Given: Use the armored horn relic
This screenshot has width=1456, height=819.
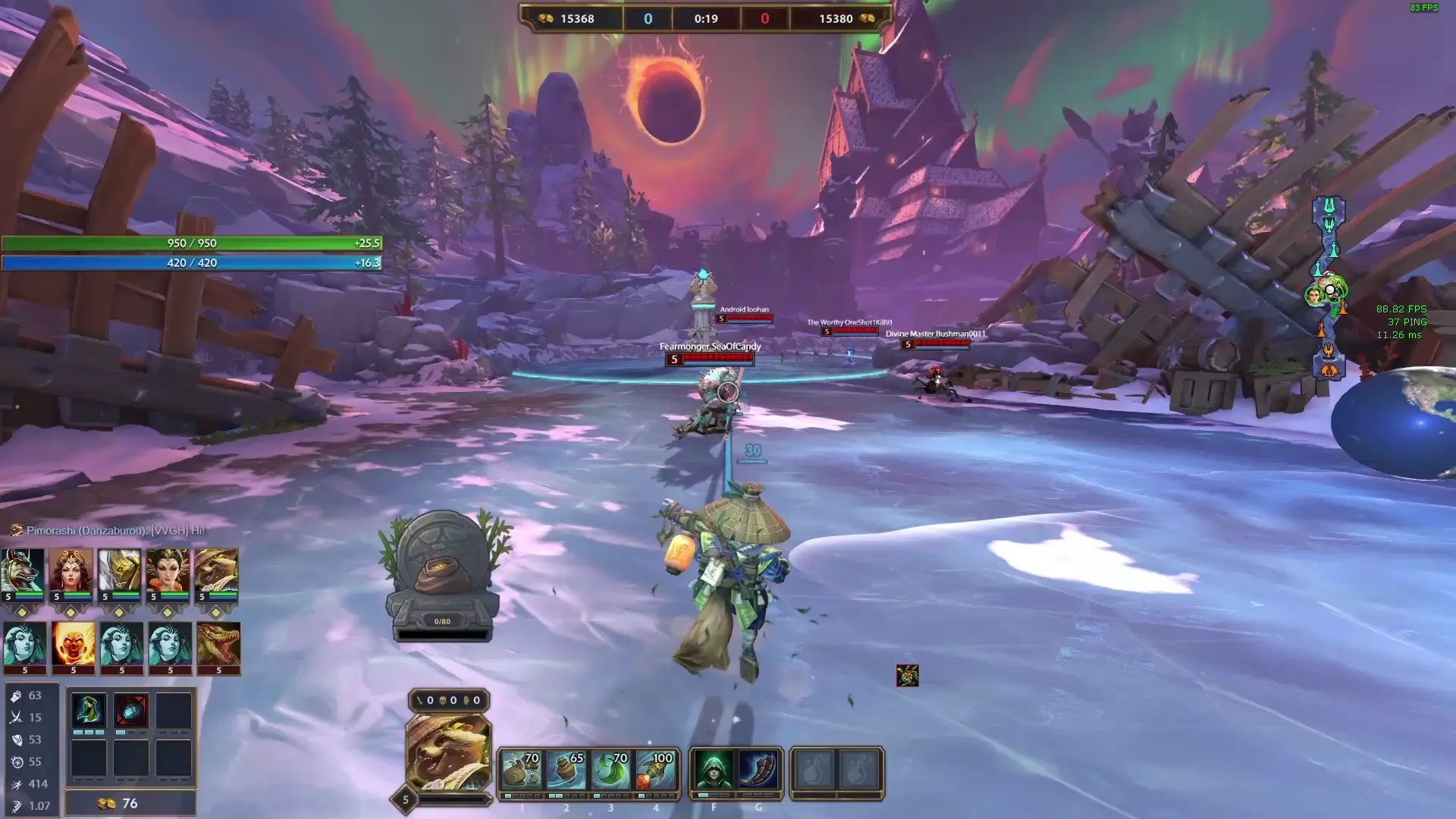Looking at the screenshot, I should (758, 771).
